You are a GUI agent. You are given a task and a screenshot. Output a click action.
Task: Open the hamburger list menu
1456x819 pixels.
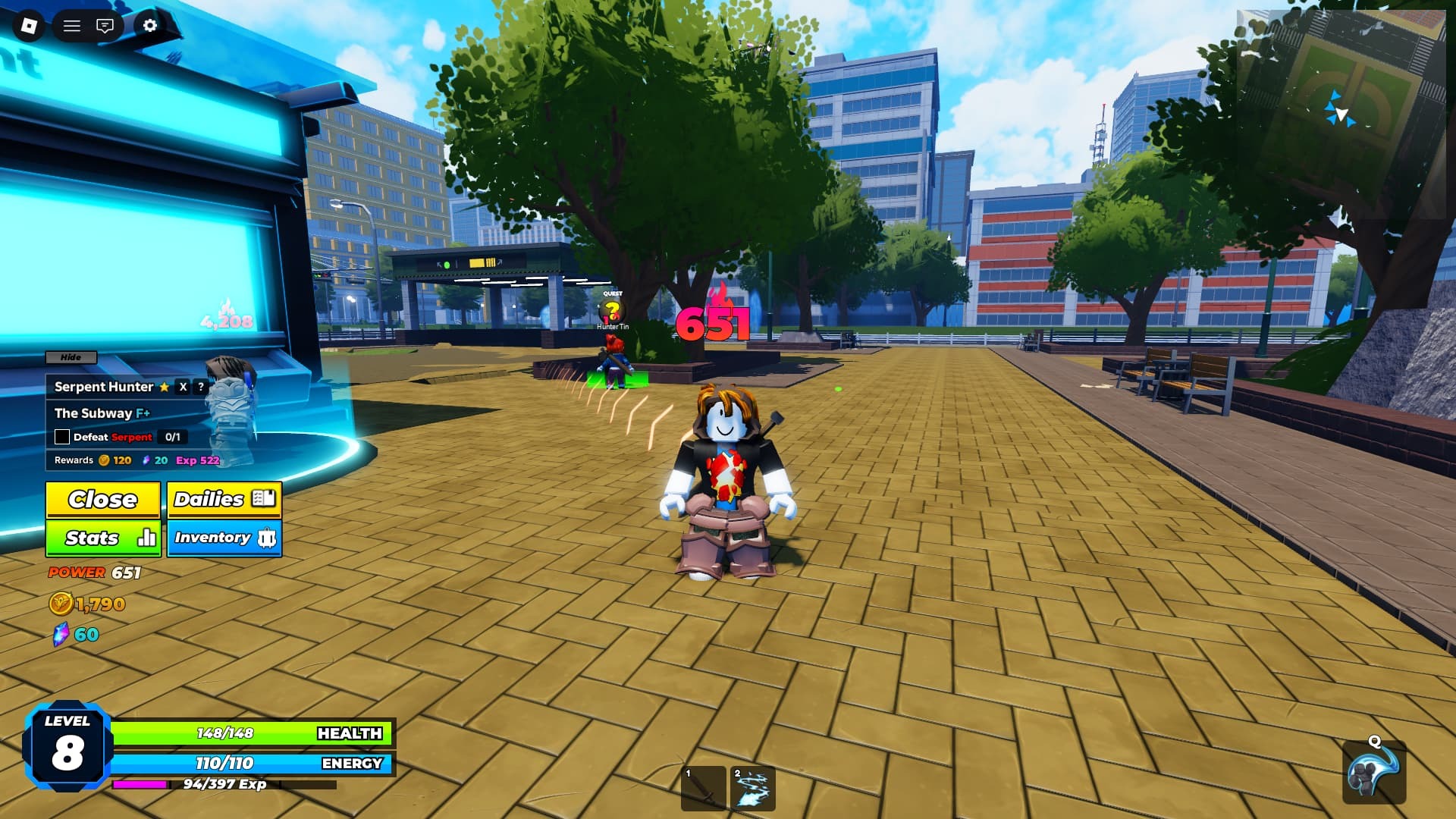(x=72, y=26)
